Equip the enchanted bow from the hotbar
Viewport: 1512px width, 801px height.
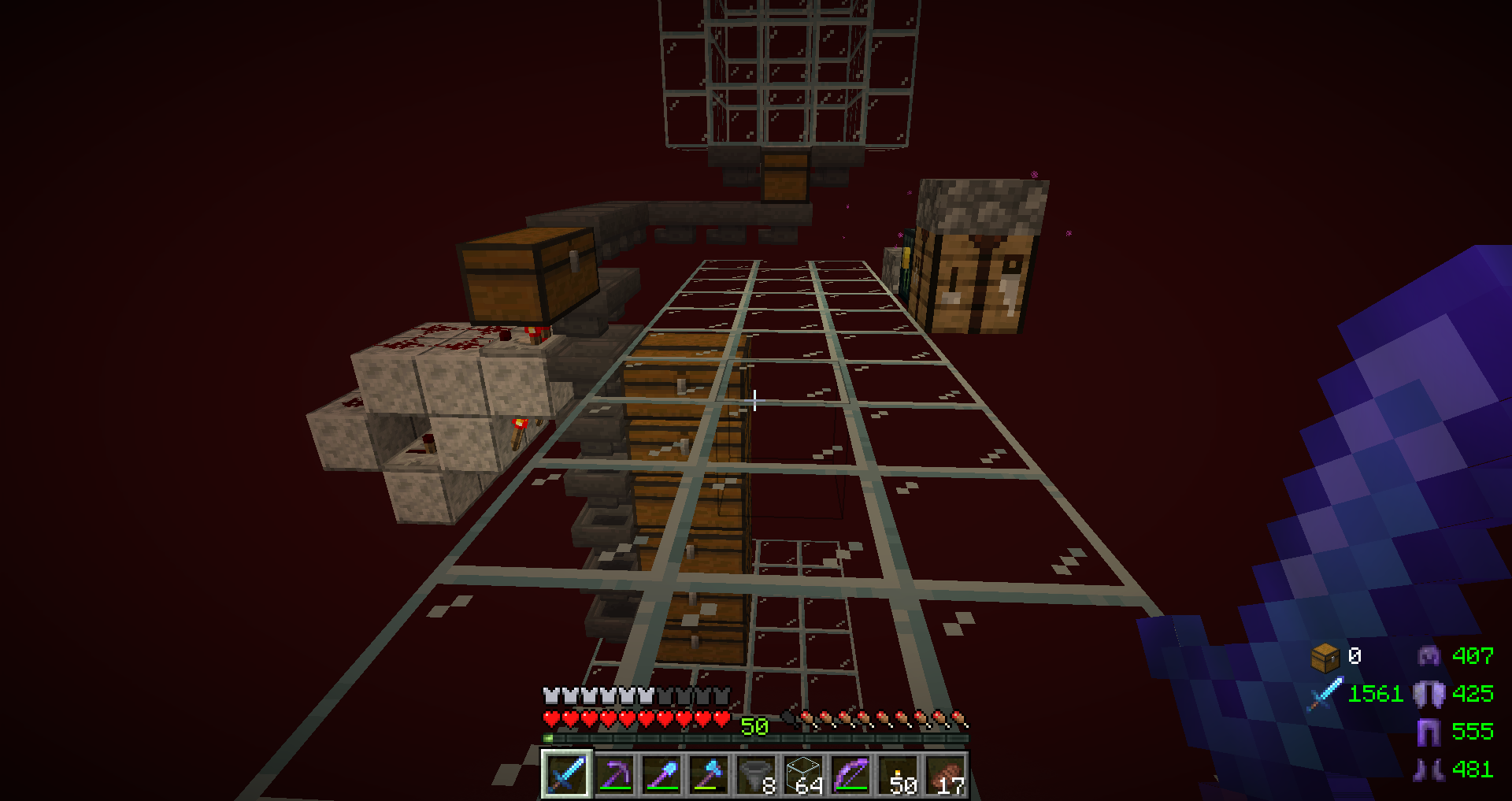850,774
